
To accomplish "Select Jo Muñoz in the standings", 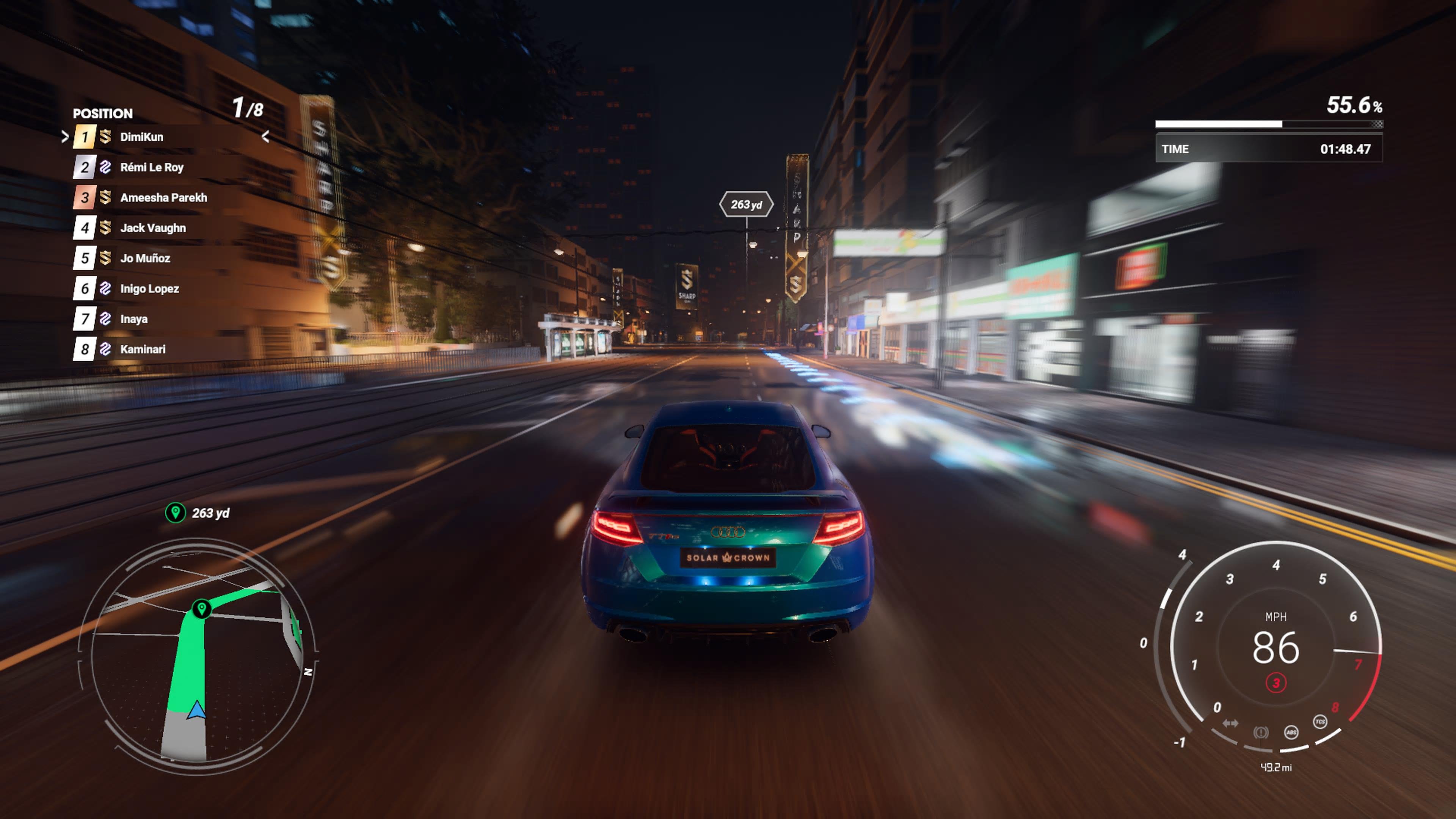I will click(x=145, y=258).
